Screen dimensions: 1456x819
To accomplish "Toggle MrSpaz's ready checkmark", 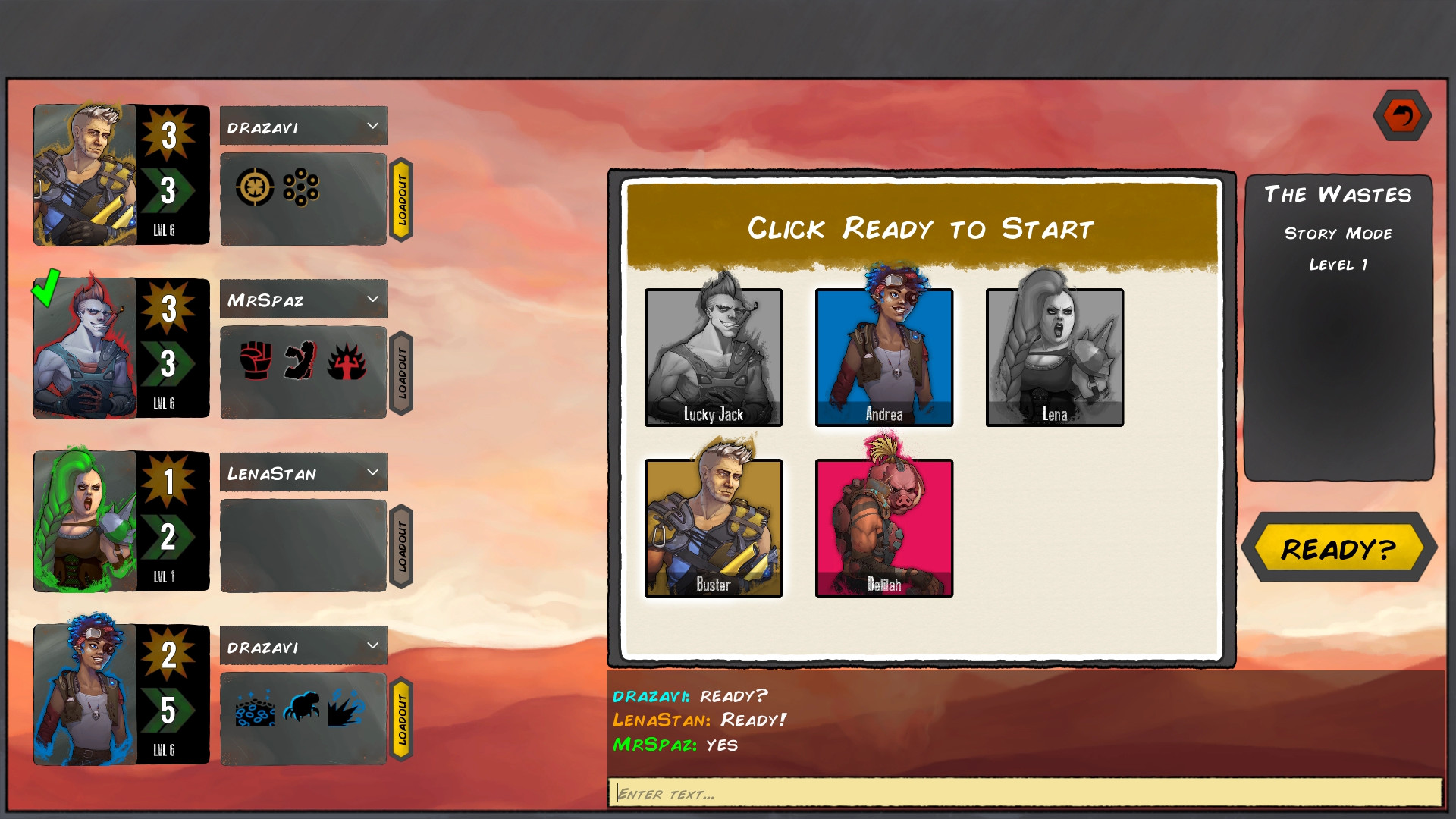I will tap(45, 286).
